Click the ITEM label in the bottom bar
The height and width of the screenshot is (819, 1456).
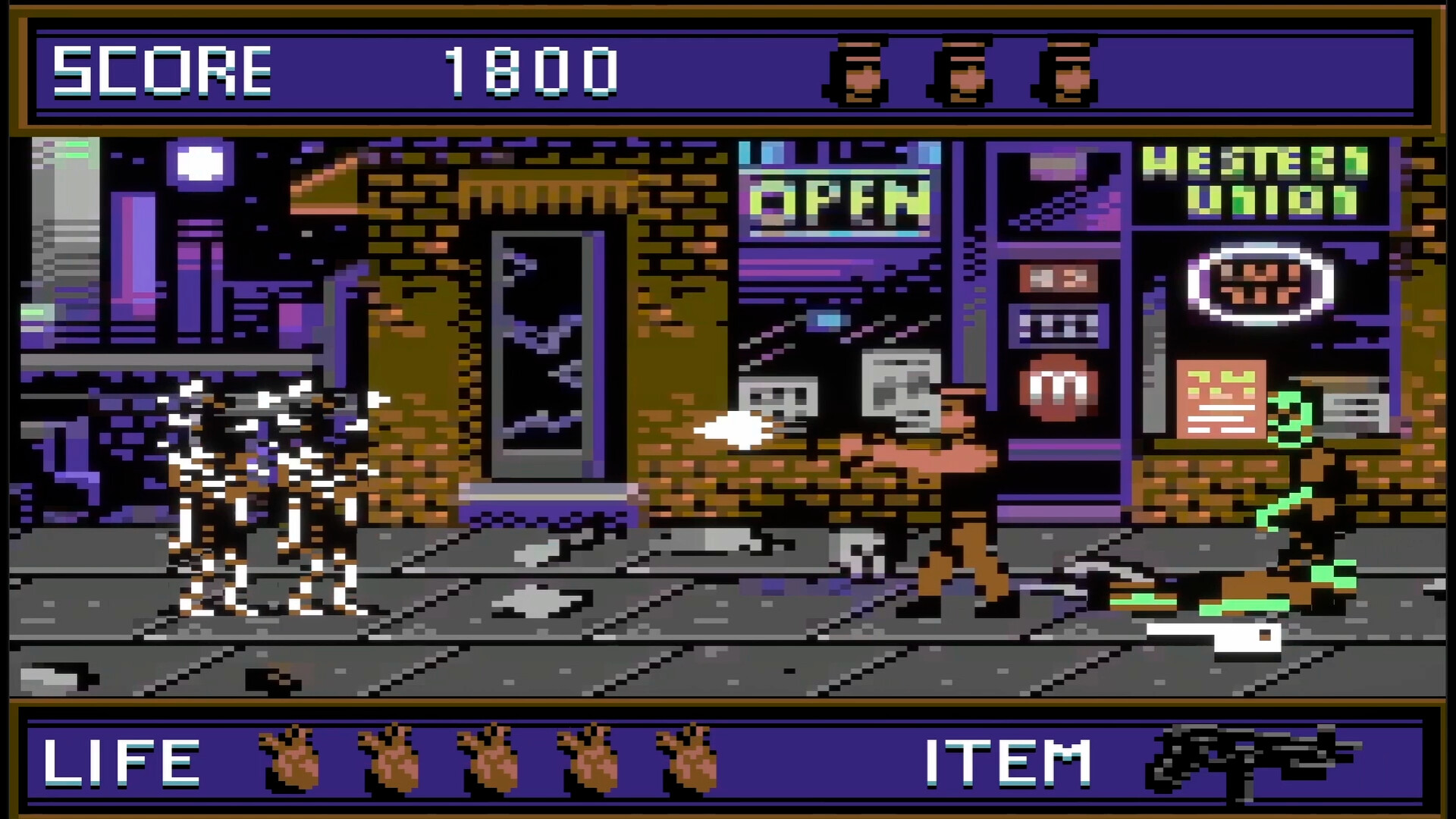[x=1009, y=762]
